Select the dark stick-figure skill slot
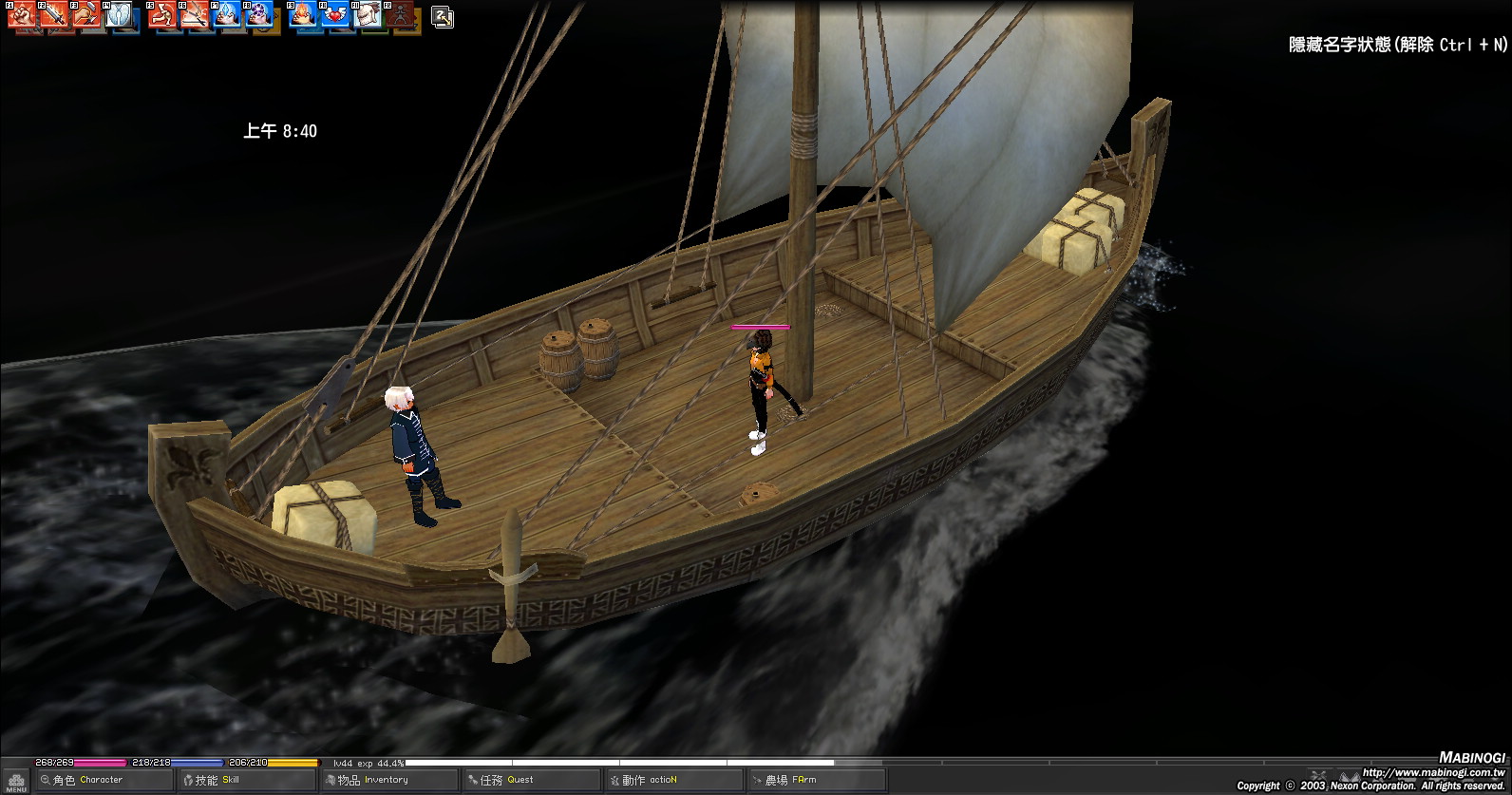 coord(401,14)
